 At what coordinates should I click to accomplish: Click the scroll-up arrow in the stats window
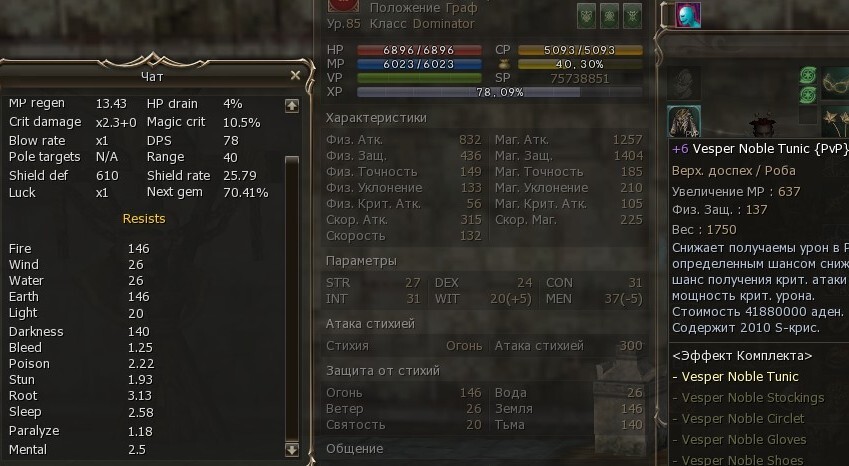coord(291,104)
